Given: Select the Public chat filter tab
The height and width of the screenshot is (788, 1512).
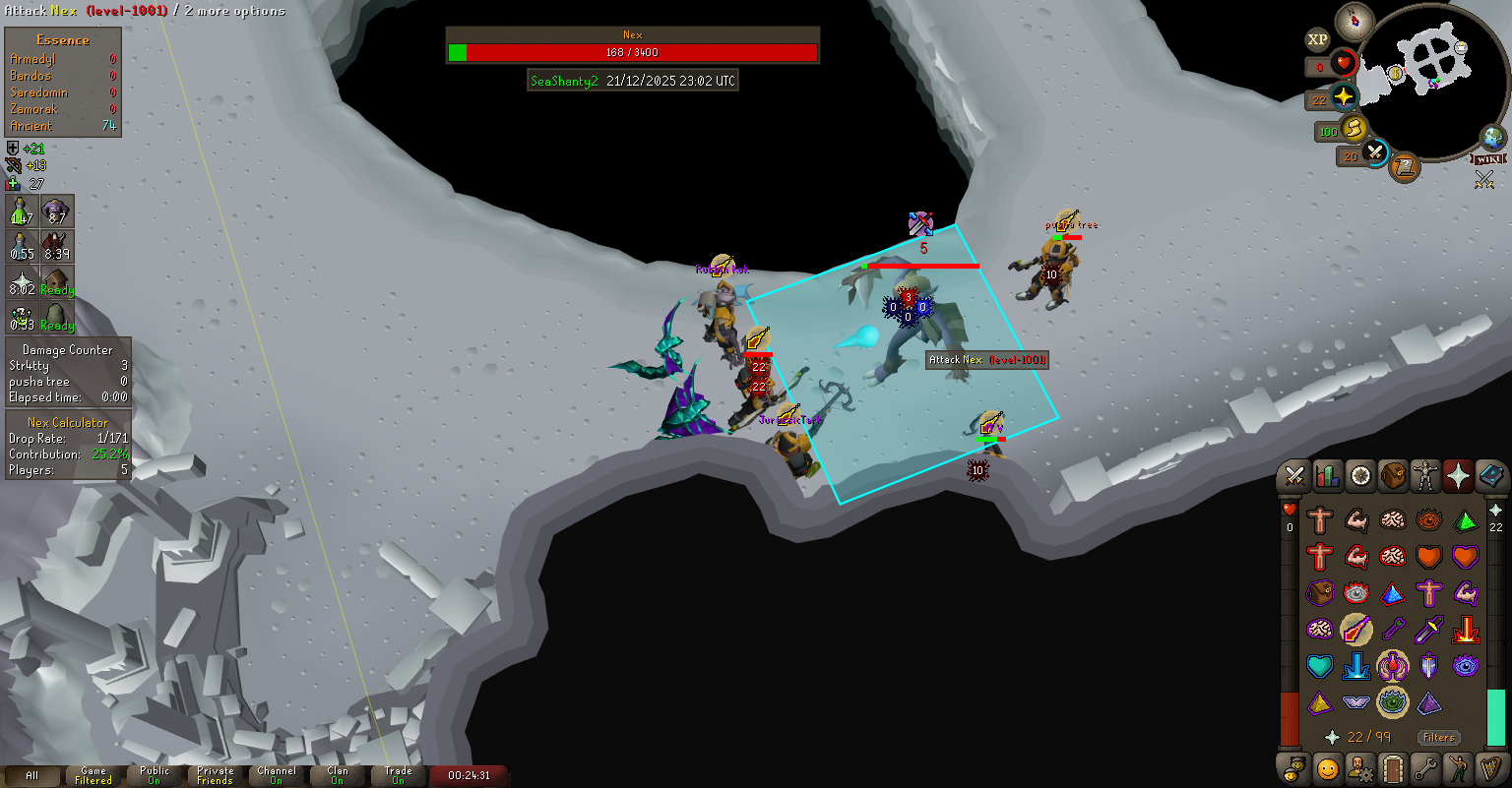Looking at the screenshot, I should pos(155,775).
